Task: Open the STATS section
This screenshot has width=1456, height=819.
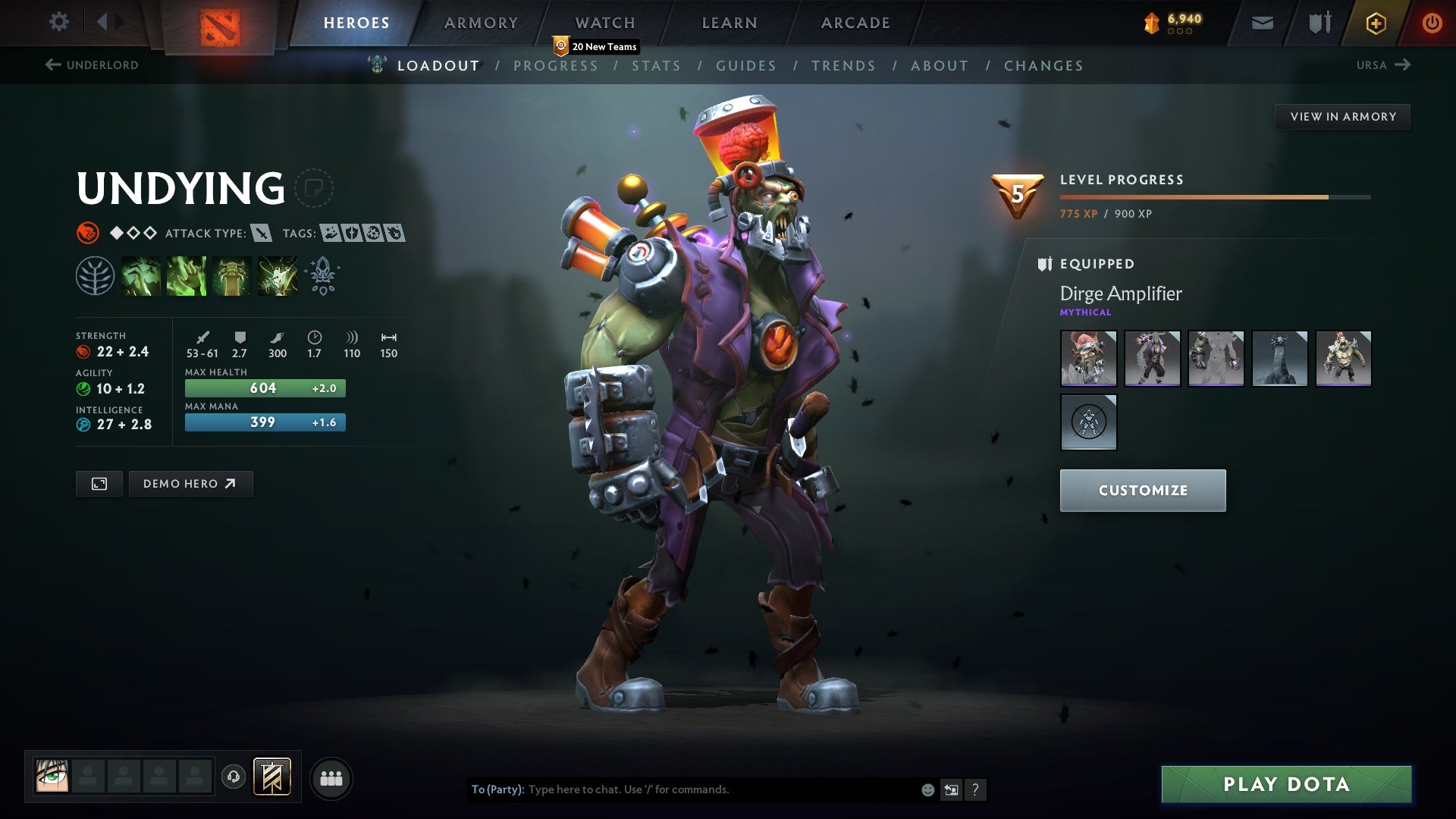Action: [657, 66]
